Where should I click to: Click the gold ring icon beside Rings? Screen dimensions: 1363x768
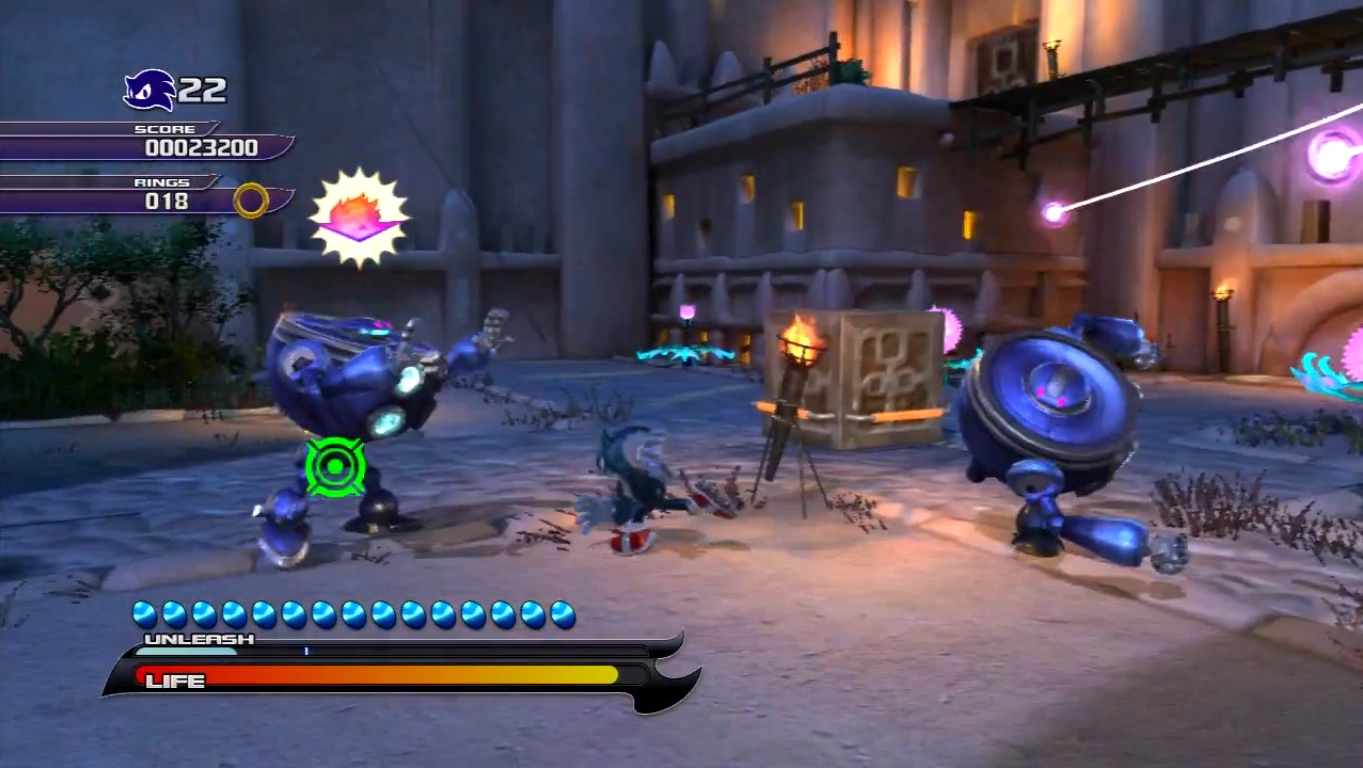251,200
